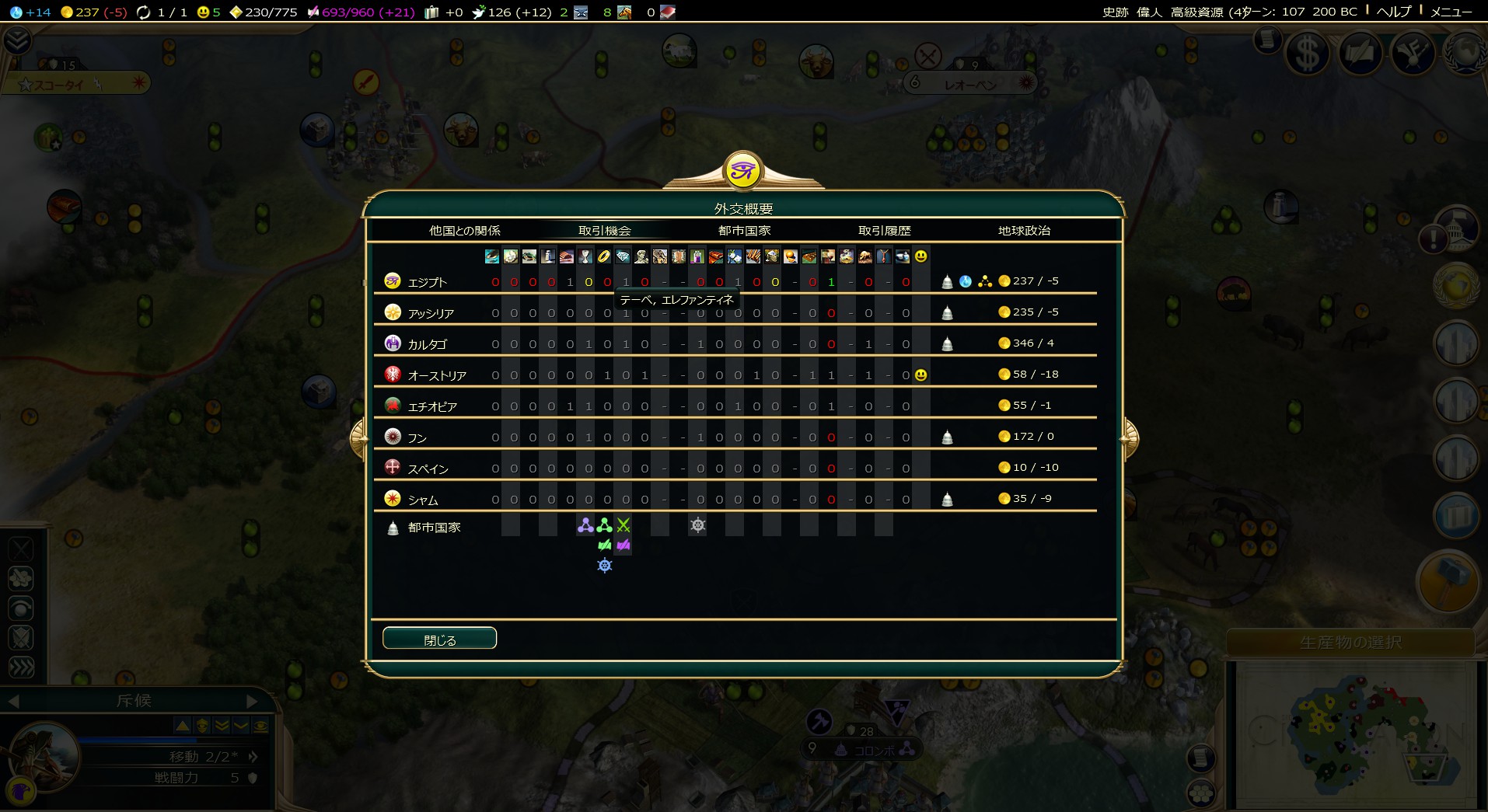Choose the カルタゴ civilization row
The width and height of the screenshot is (1488, 812).
428,344
